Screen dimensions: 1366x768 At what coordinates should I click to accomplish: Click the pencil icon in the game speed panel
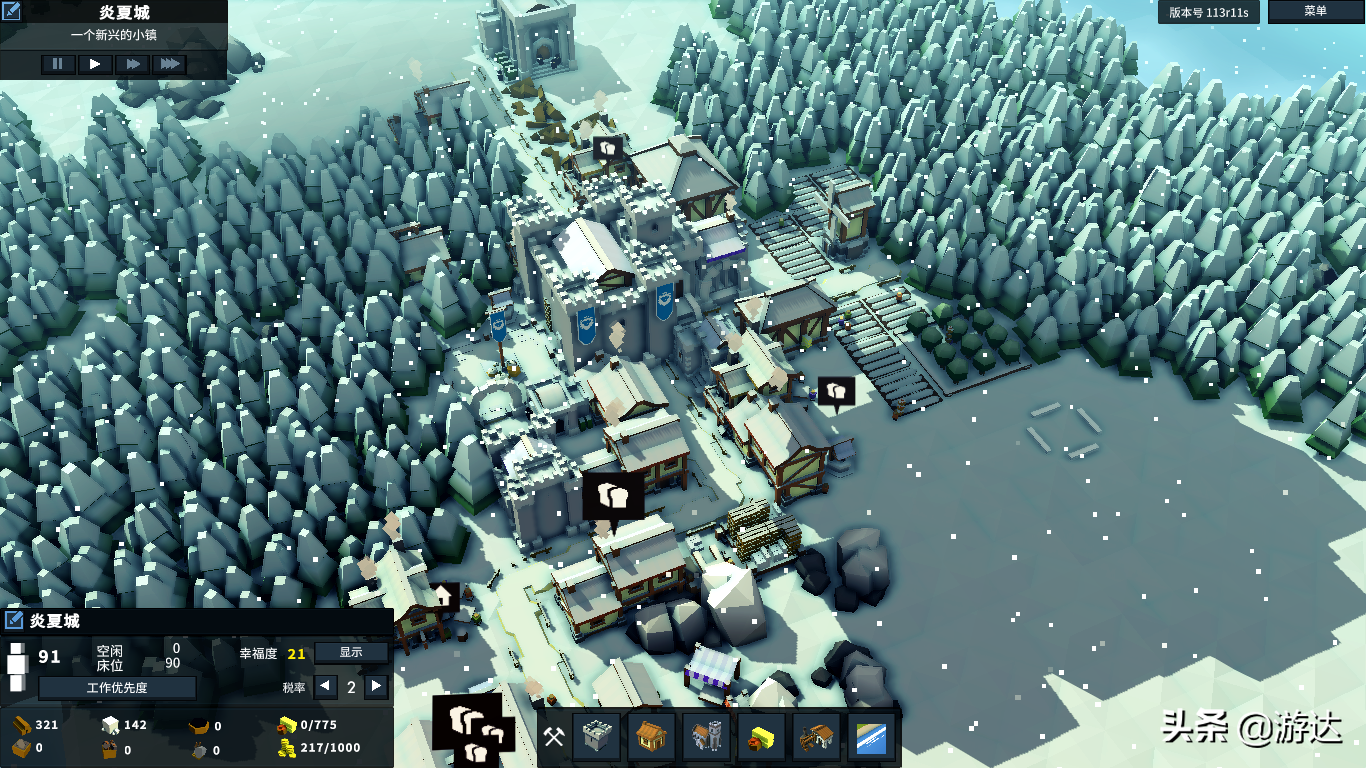(13, 12)
